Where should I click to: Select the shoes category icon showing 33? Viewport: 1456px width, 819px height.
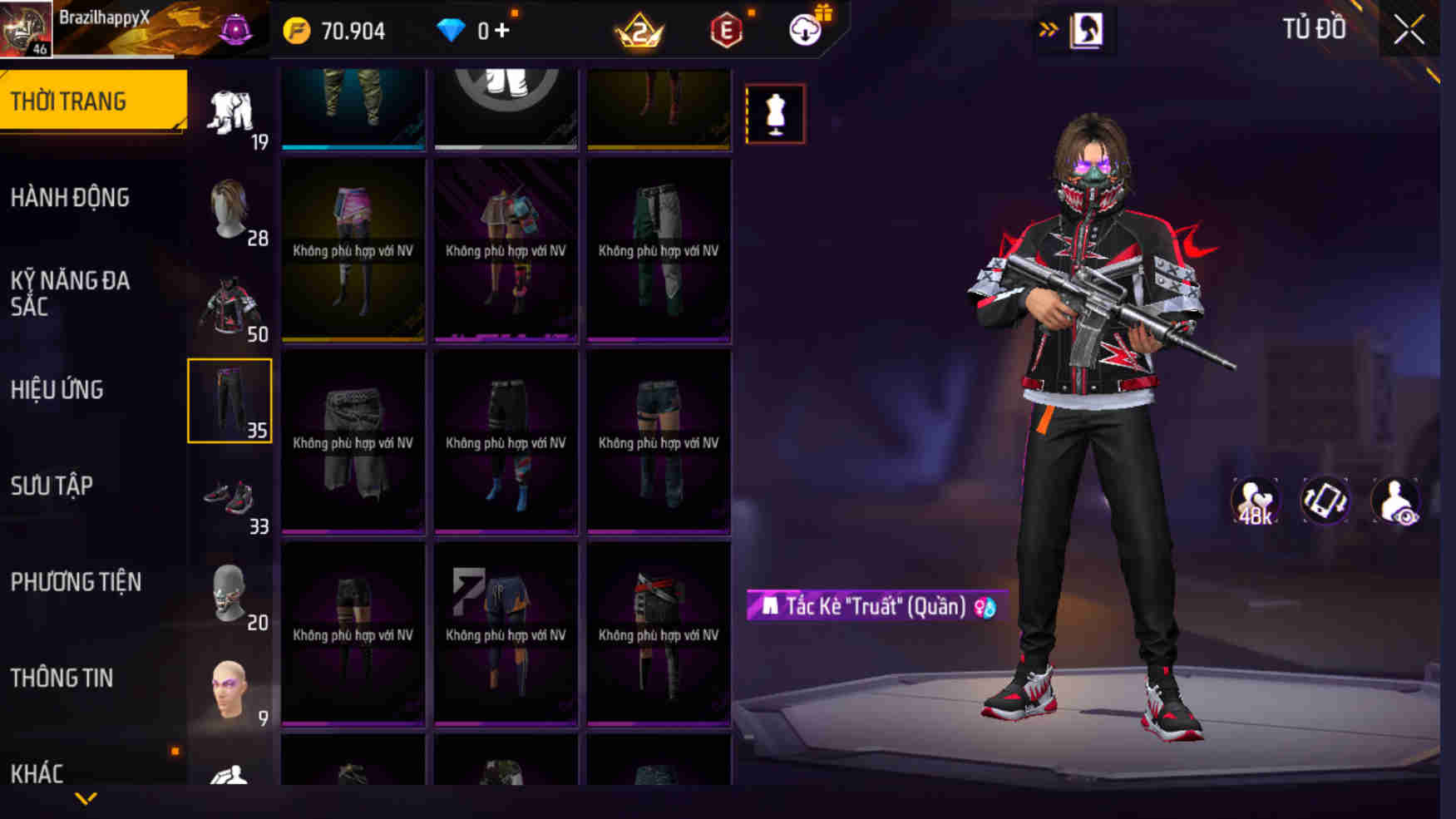pyautogui.click(x=230, y=498)
